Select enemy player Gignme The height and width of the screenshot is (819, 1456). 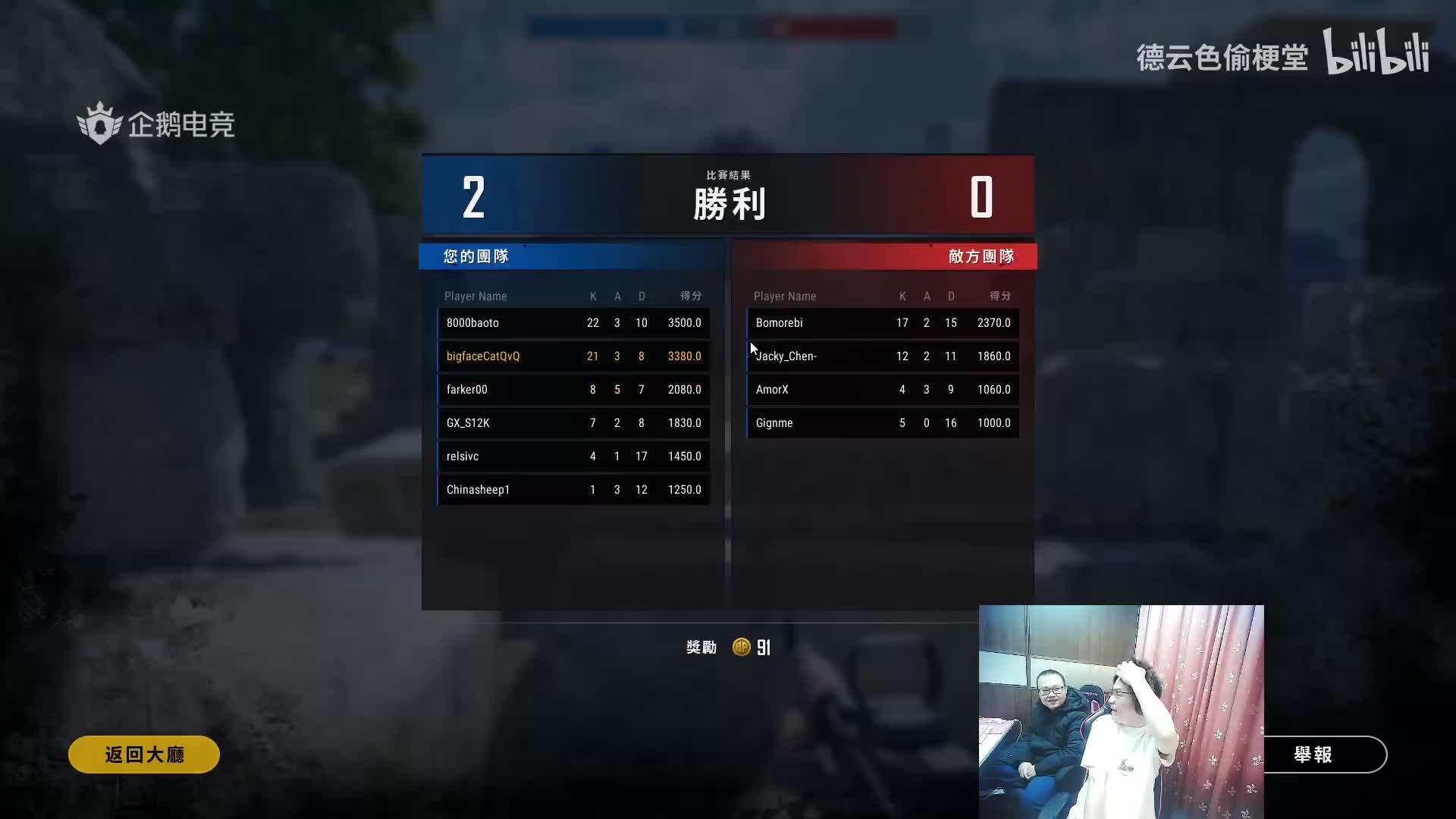883,423
